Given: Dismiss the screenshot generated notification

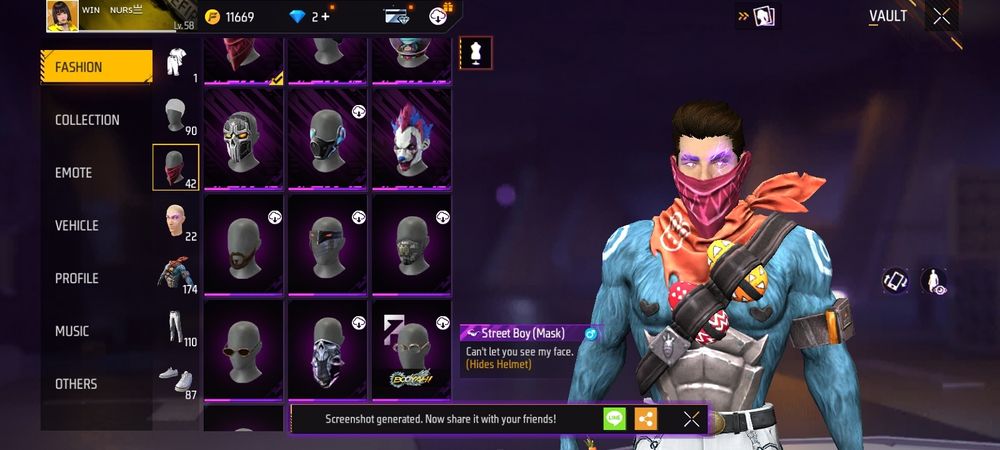Looking at the screenshot, I should click(691, 419).
